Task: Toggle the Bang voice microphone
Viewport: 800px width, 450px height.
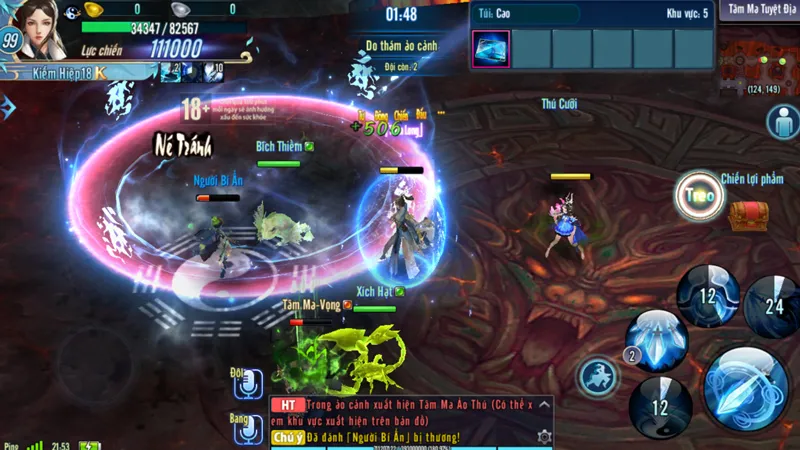Action: coord(247,428)
